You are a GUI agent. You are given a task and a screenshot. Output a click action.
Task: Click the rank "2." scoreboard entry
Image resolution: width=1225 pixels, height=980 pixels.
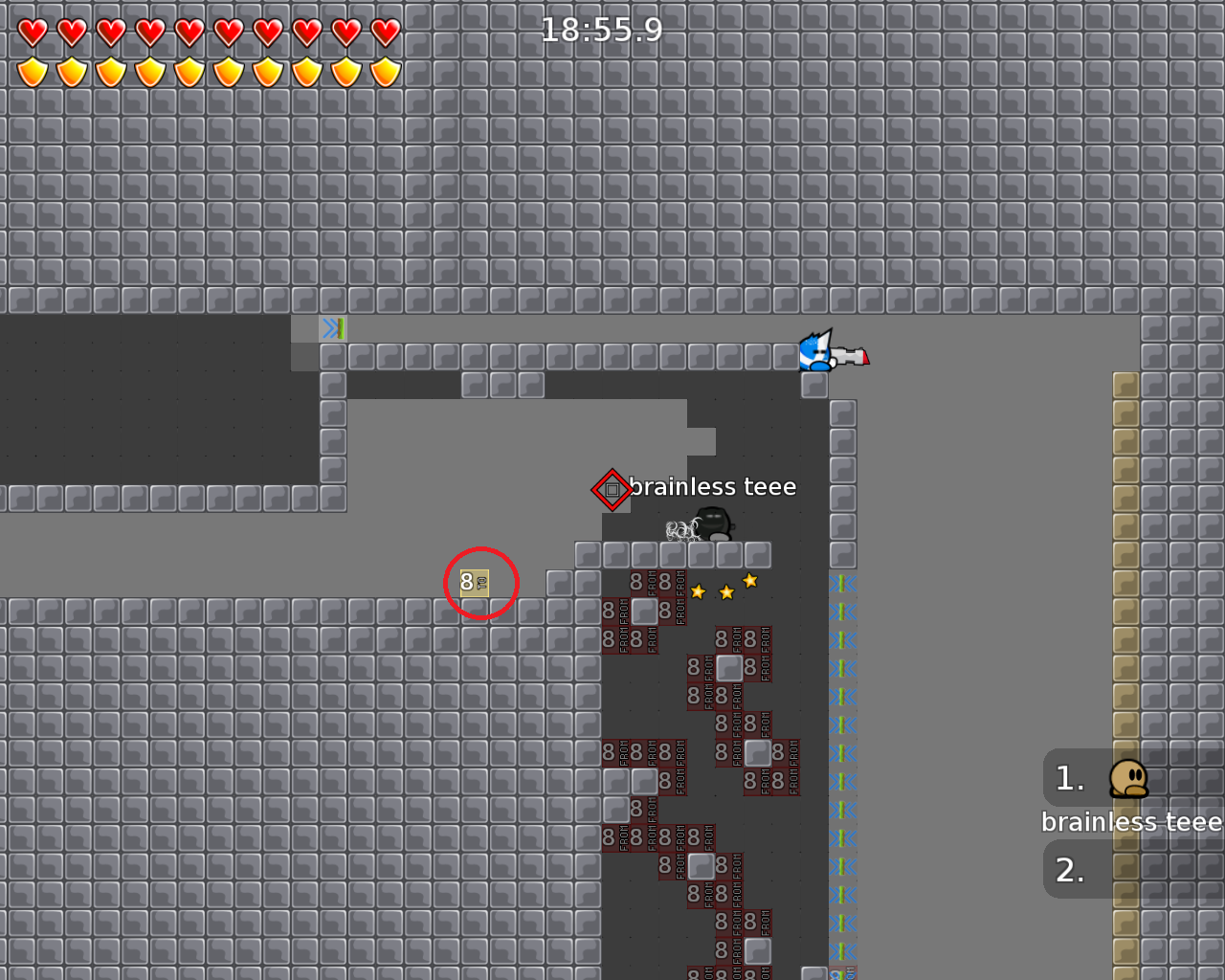[1071, 870]
